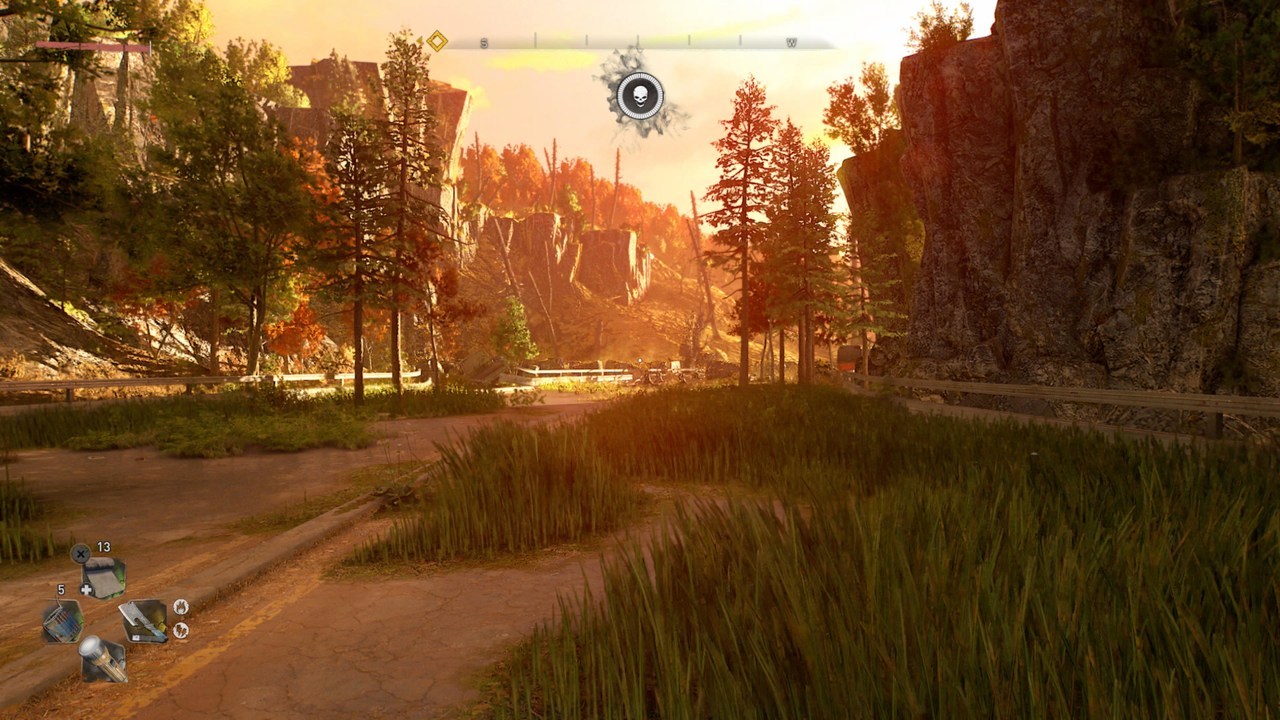
Task: Click the electric shock mod icon
Action: point(181,630)
